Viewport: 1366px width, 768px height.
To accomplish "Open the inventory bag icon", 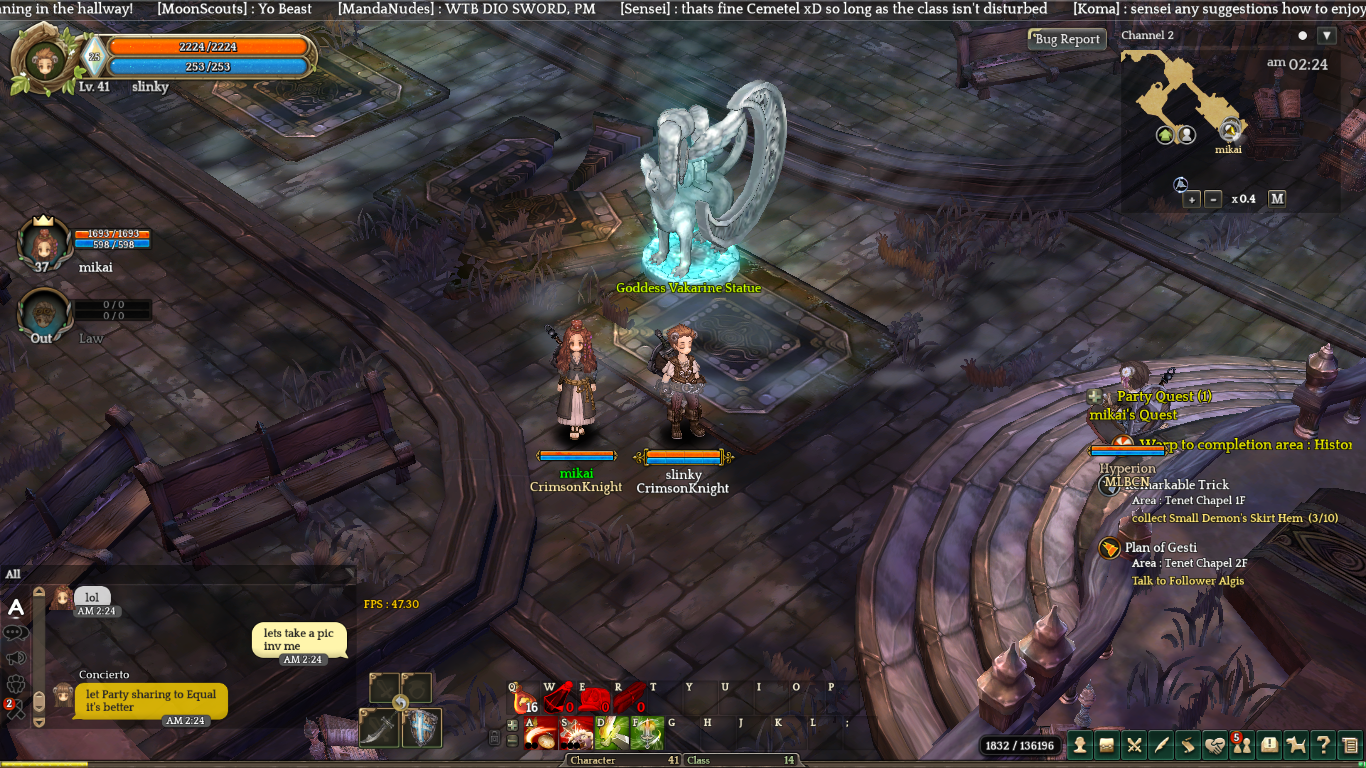I will coord(1107,744).
